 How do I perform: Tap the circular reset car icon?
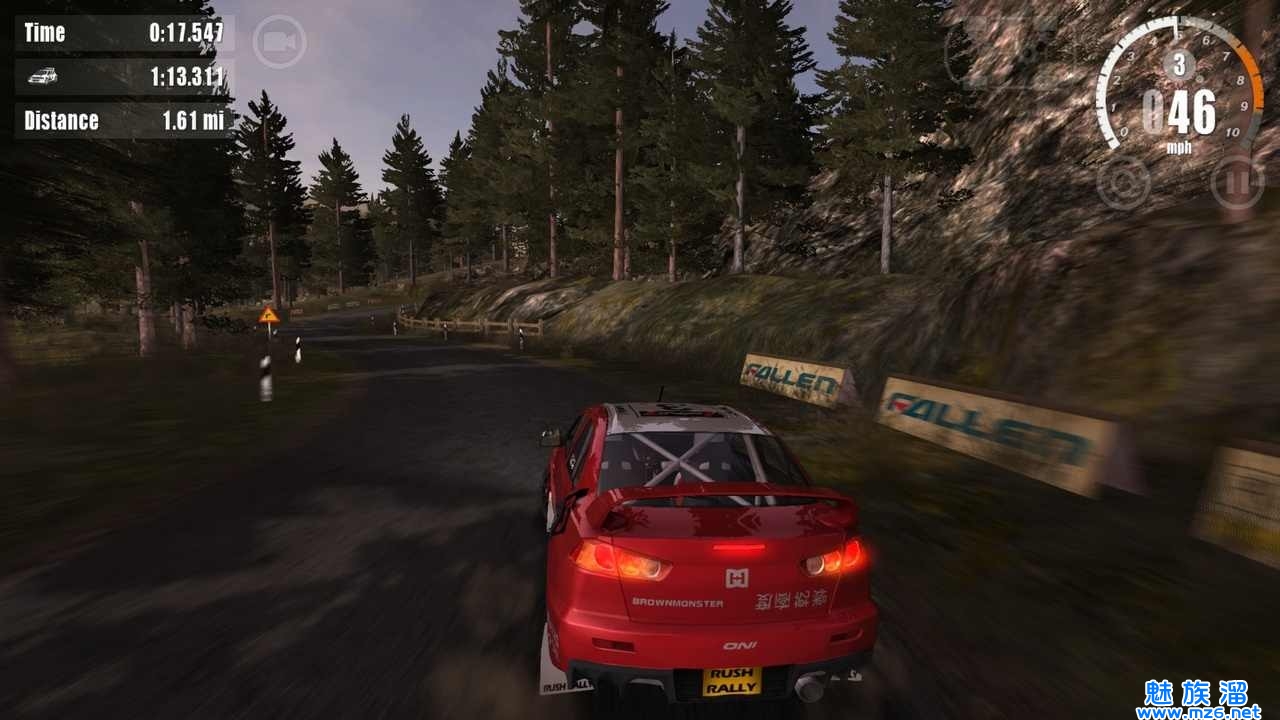1123,182
